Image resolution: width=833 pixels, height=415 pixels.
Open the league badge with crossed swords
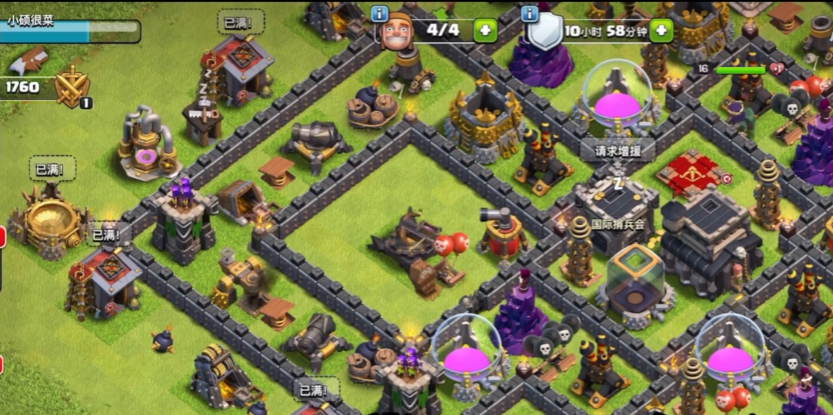tap(72, 87)
